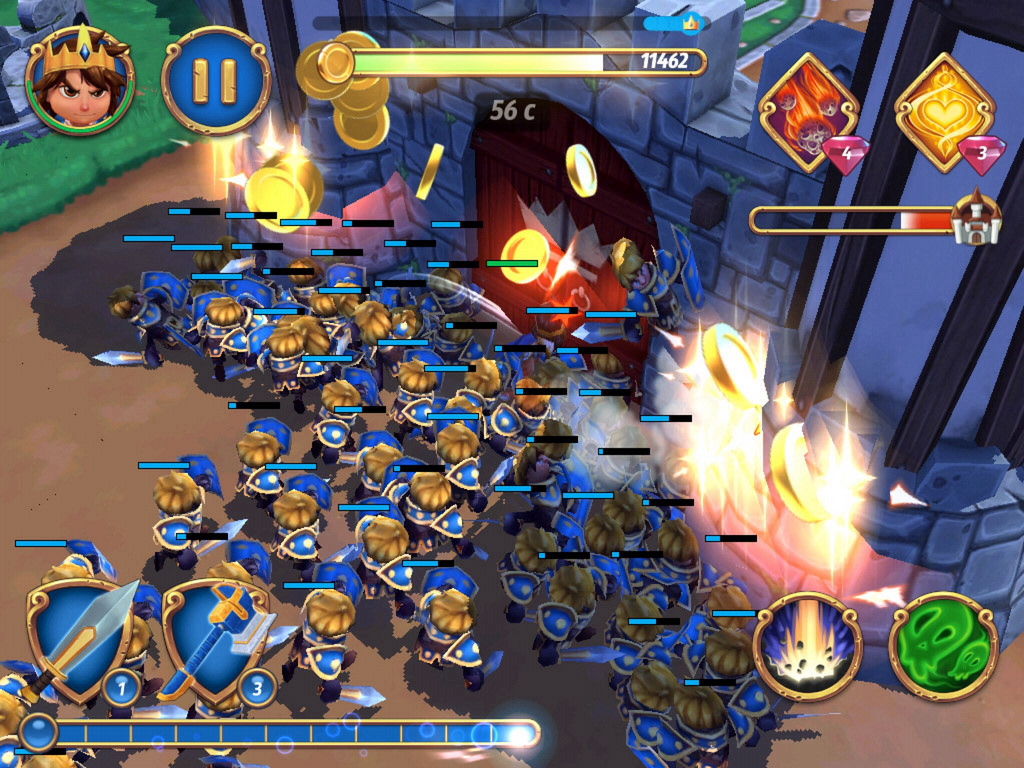Deploy the blue hammer unit
This screenshot has width=1024, height=768.
pos(218,640)
